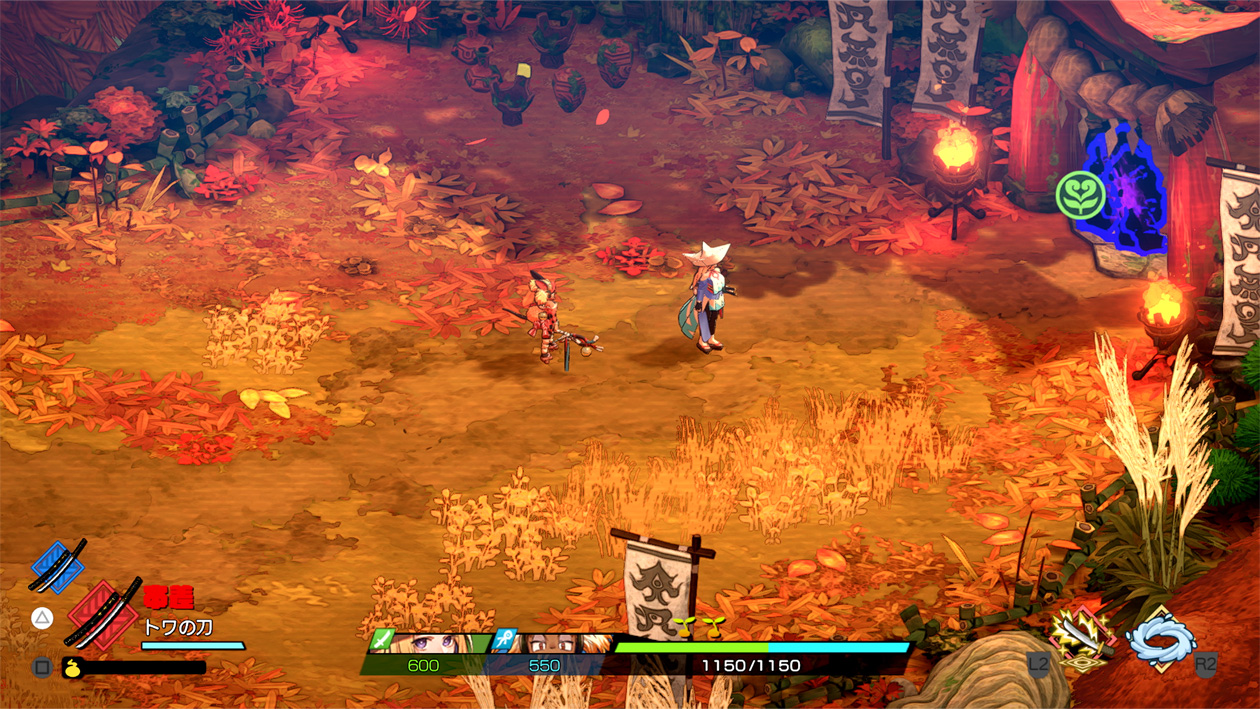Select the blue secondary katana icon
The width and height of the screenshot is (1260, 709).
[x=57, y=566]
